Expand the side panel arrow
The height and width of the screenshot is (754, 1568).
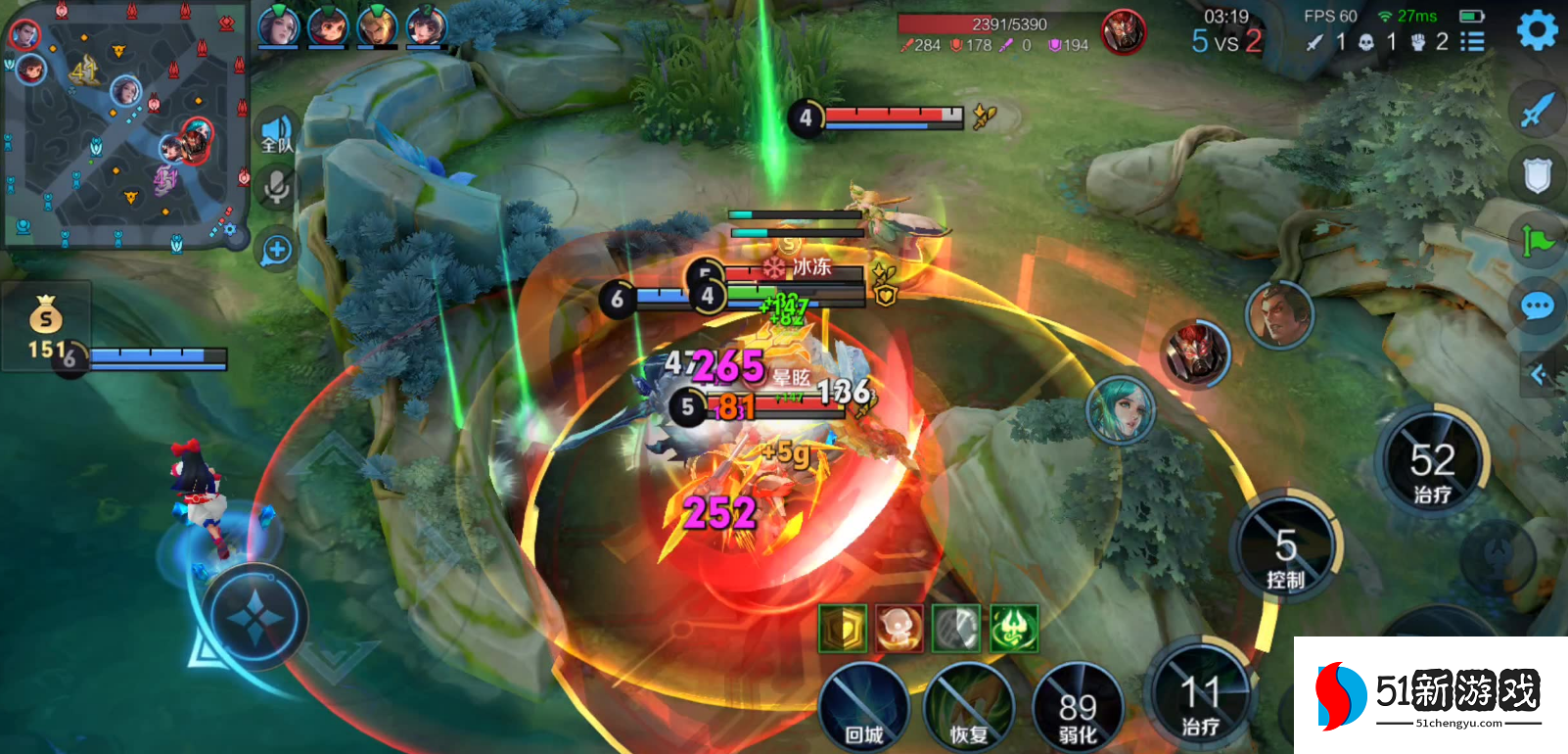[x=1539, y=374]
